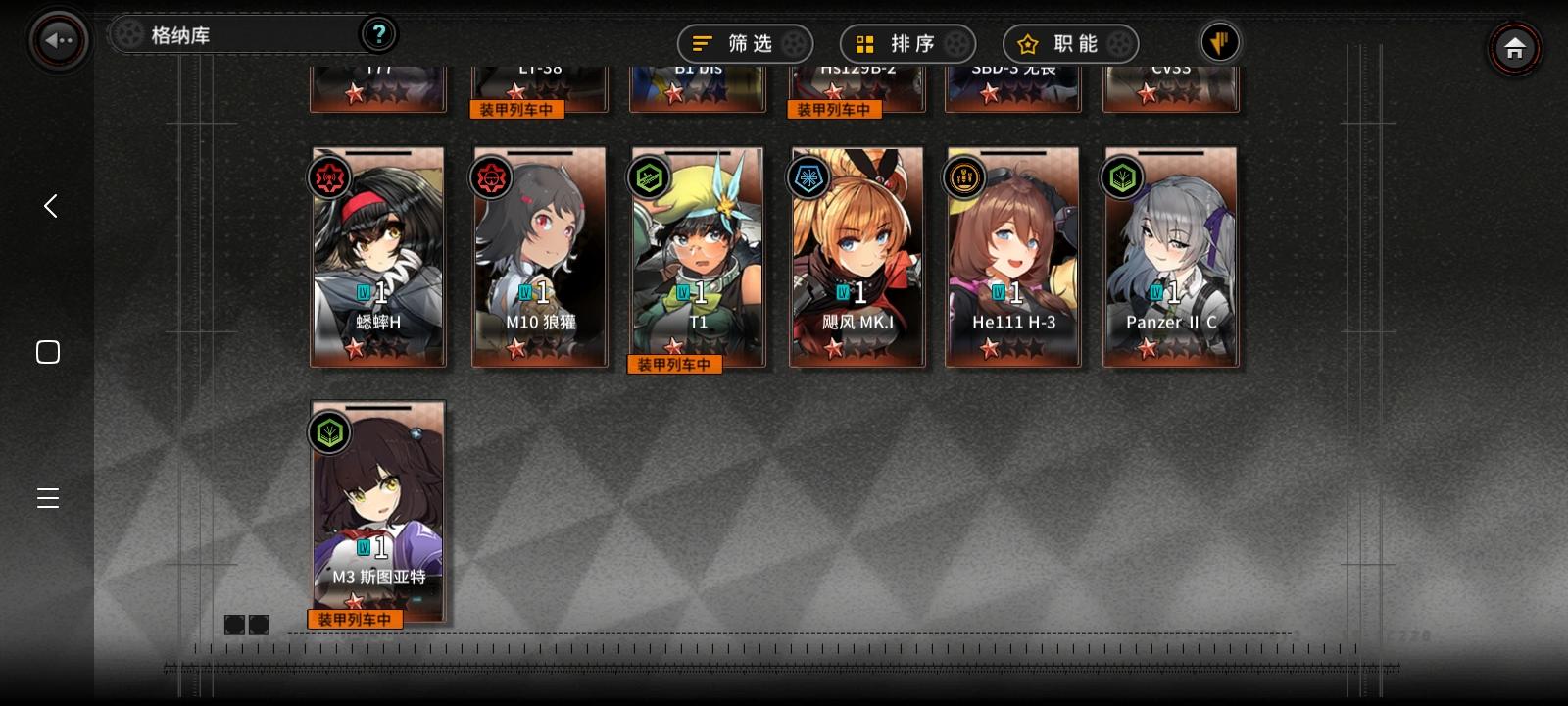This screenshot has width=1568, height=706.
Task: Tap the help question mark in the search bar
Action: tap(378, 33)
